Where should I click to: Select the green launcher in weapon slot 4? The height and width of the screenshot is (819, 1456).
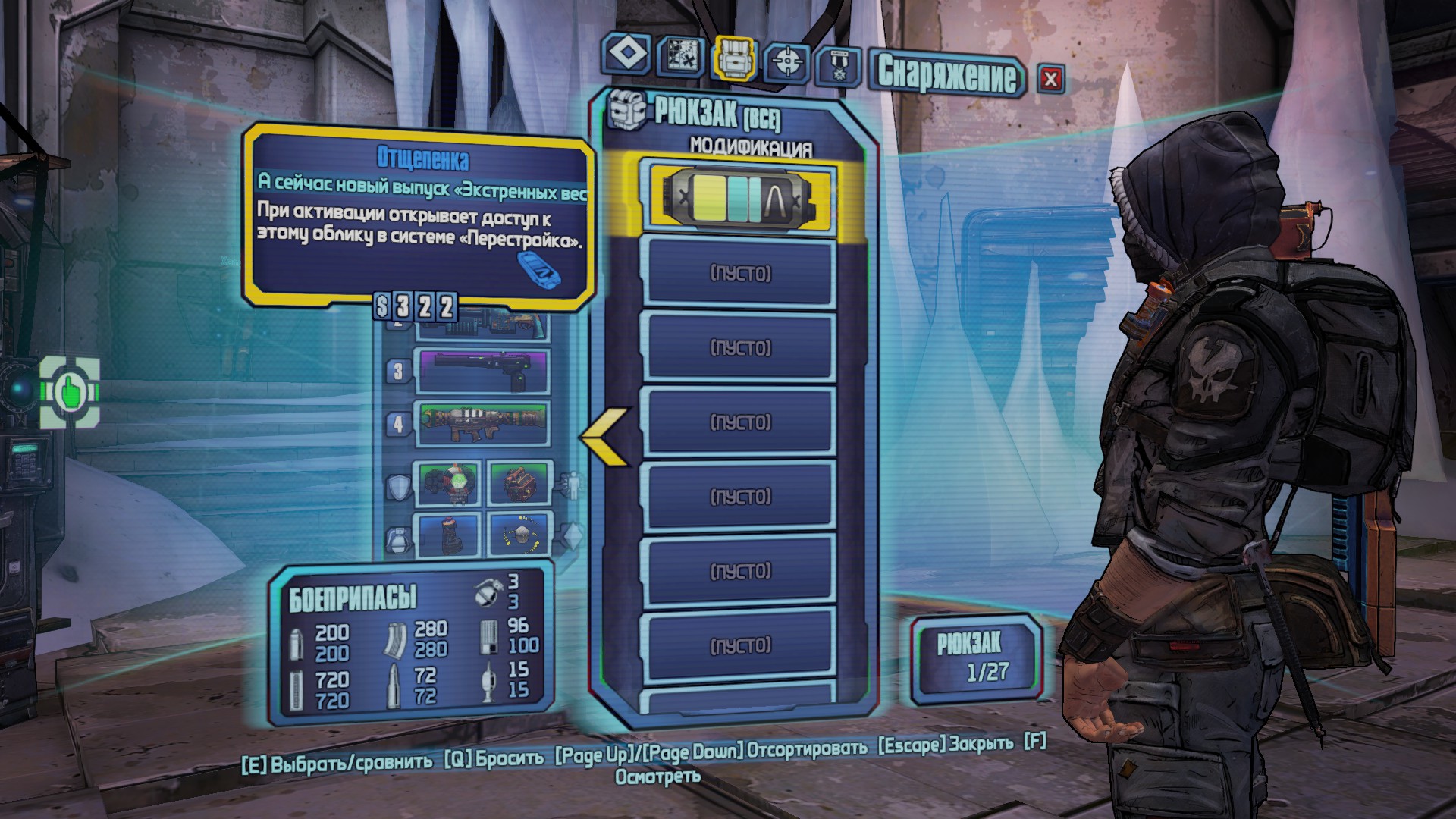(482, 424)
